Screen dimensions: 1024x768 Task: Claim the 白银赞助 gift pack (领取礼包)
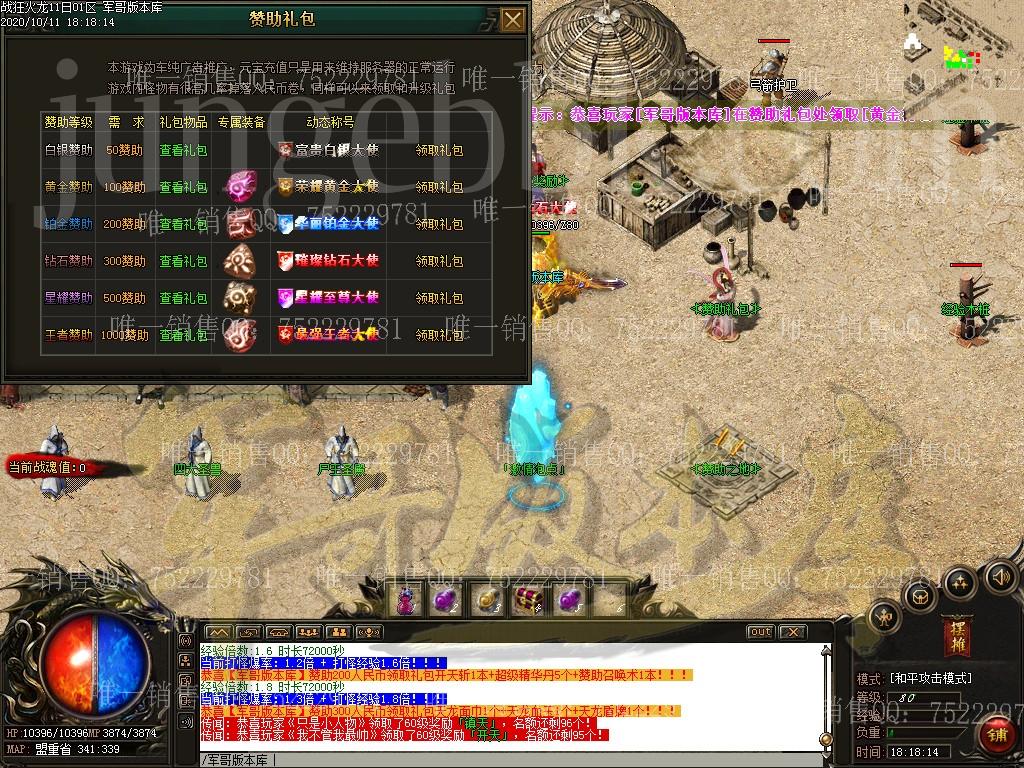click(x=439, y=151)
